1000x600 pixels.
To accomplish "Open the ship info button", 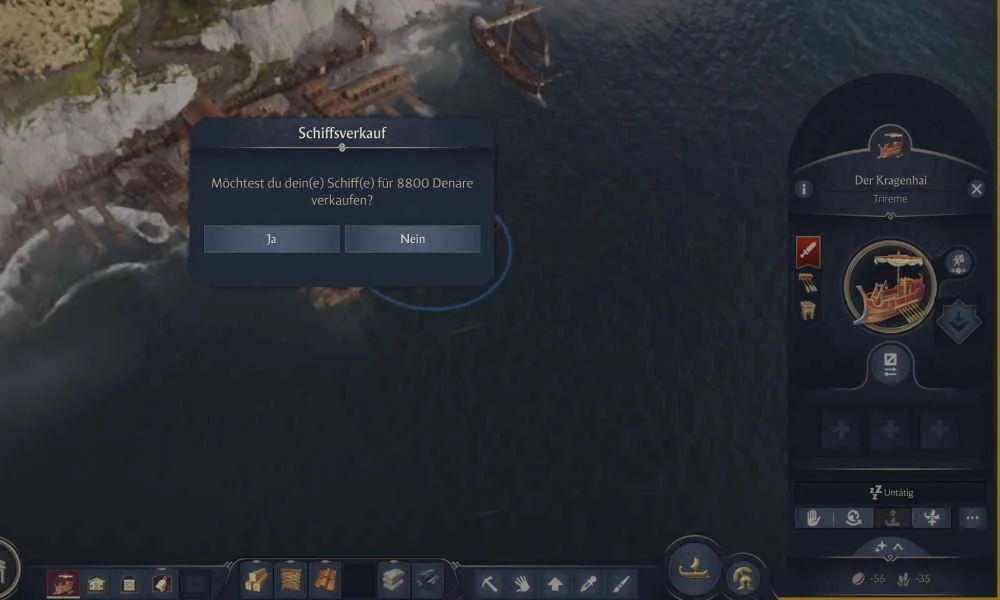I will [x=803, y=189].
